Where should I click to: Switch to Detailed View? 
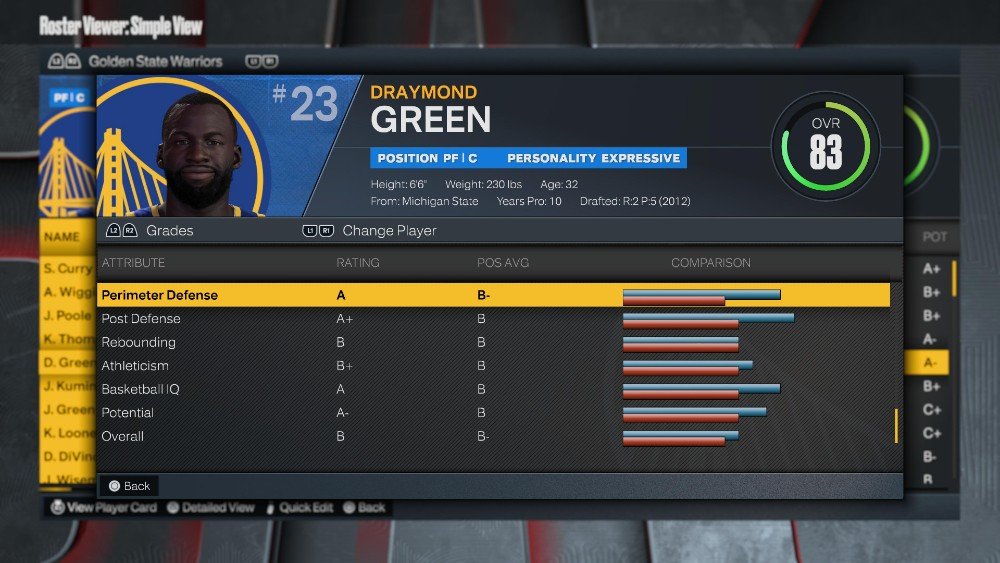coord(210,508)
